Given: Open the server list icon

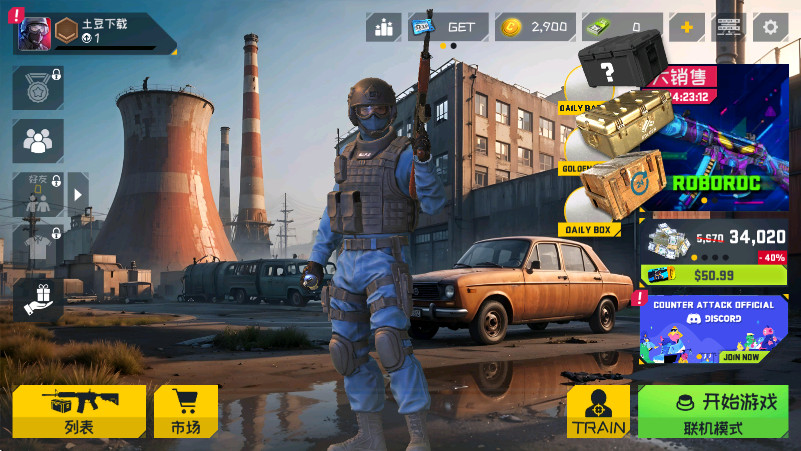Looking at the screenshot, I should 729,27.
